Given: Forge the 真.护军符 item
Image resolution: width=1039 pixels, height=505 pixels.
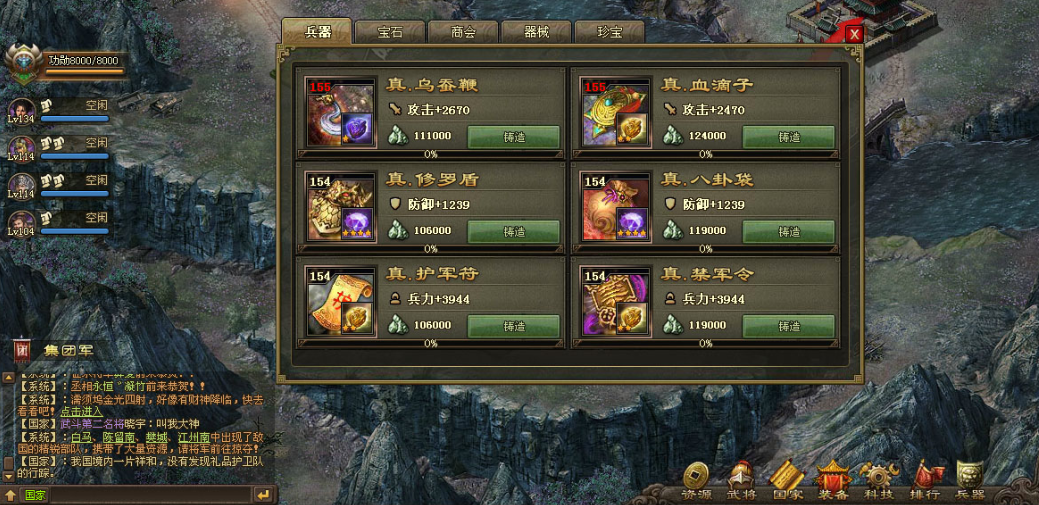Looking at the screenshot, I should click(513, 326).
